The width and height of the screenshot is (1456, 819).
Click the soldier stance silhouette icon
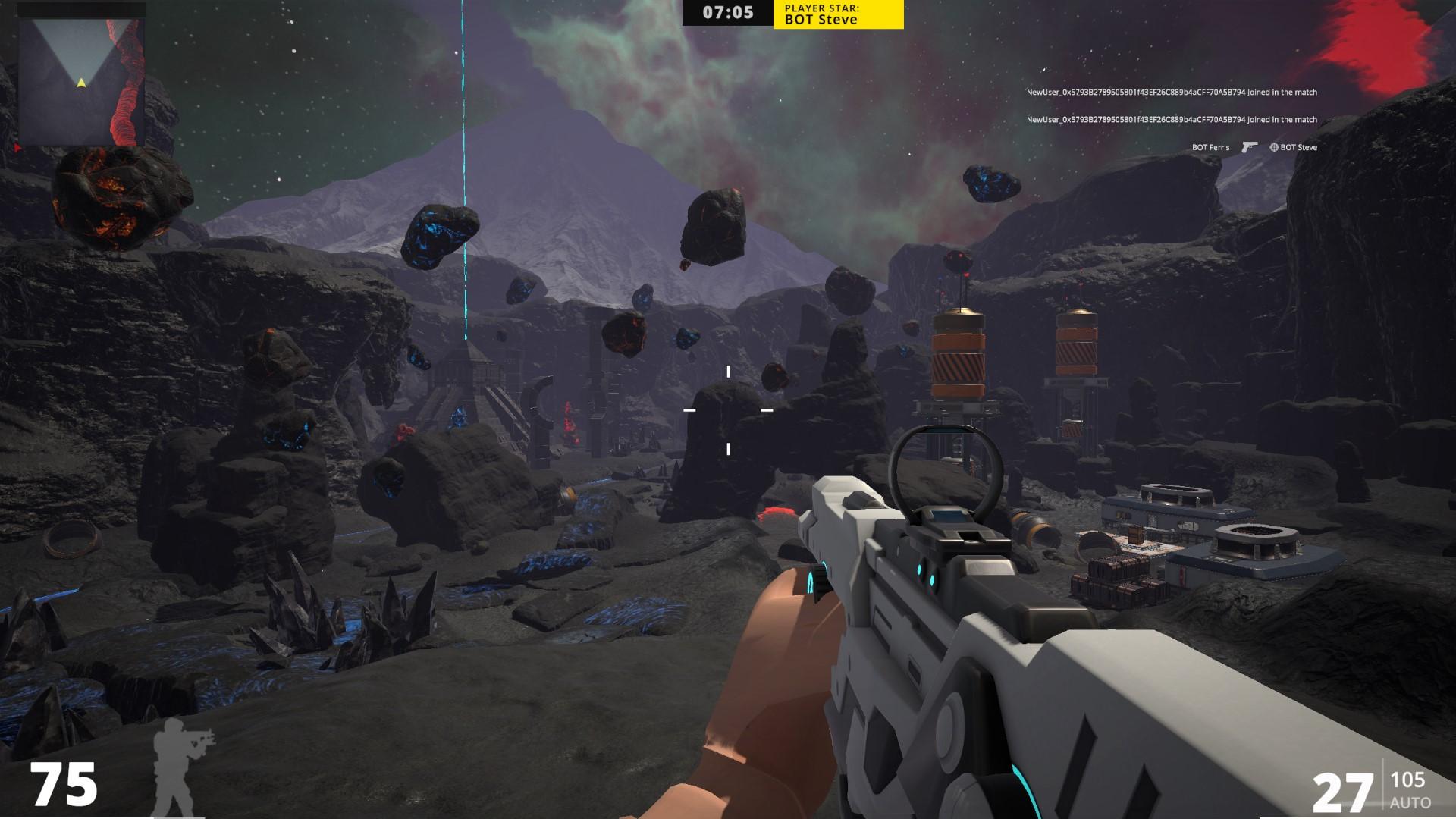point(180,764)
